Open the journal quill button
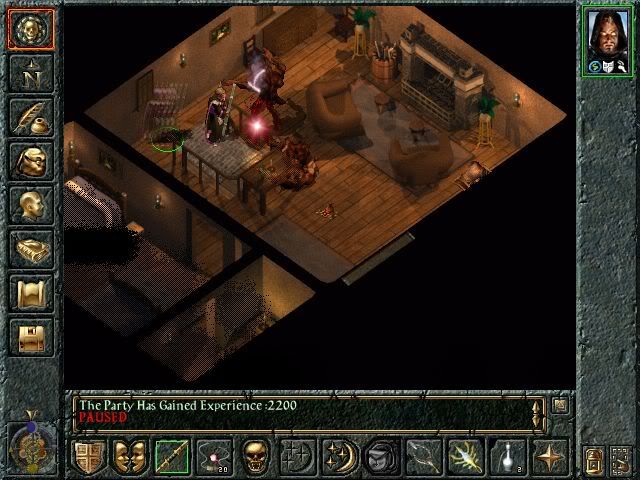The image size is (640, 480). (x=31, y=118)
